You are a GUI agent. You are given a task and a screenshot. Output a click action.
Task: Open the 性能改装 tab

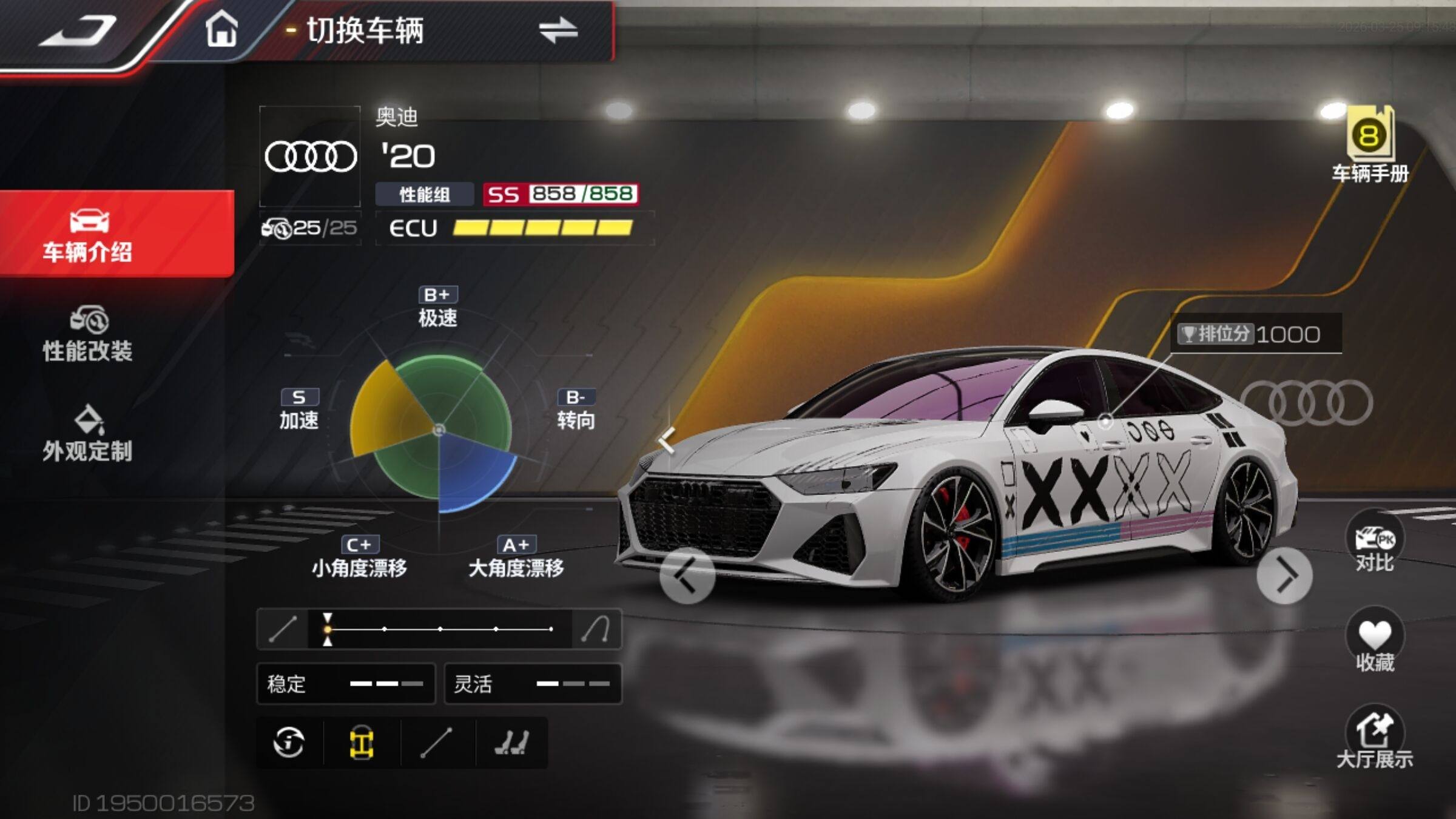tap(89, 334)
